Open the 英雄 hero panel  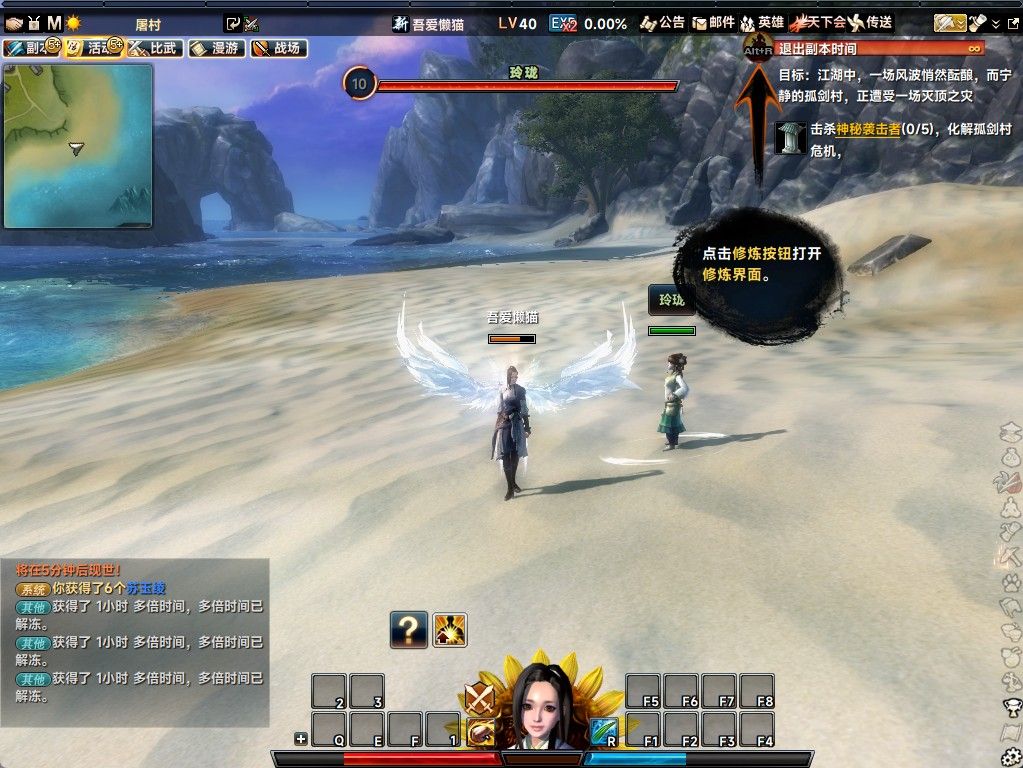point(762,22)
